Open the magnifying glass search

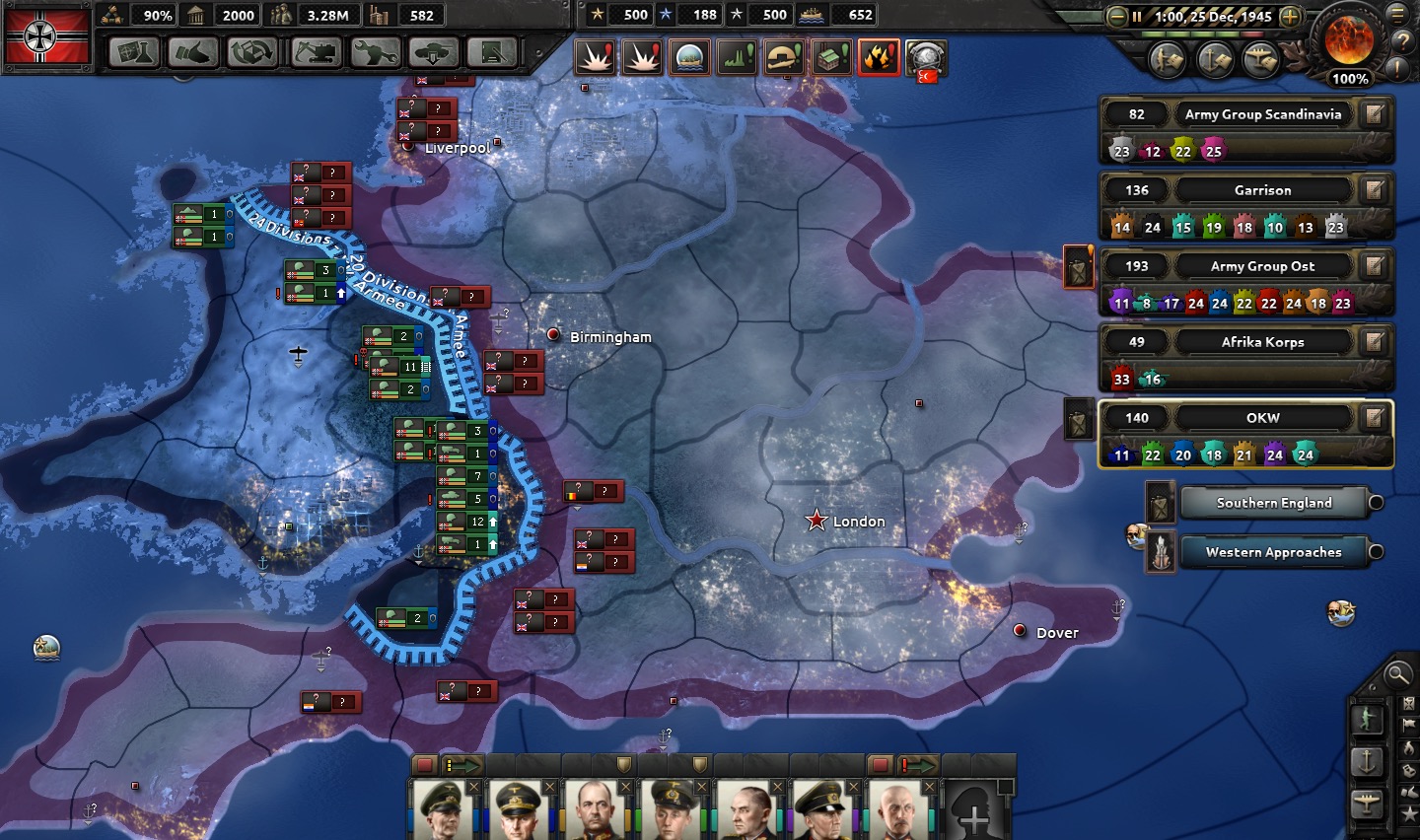1397,674
